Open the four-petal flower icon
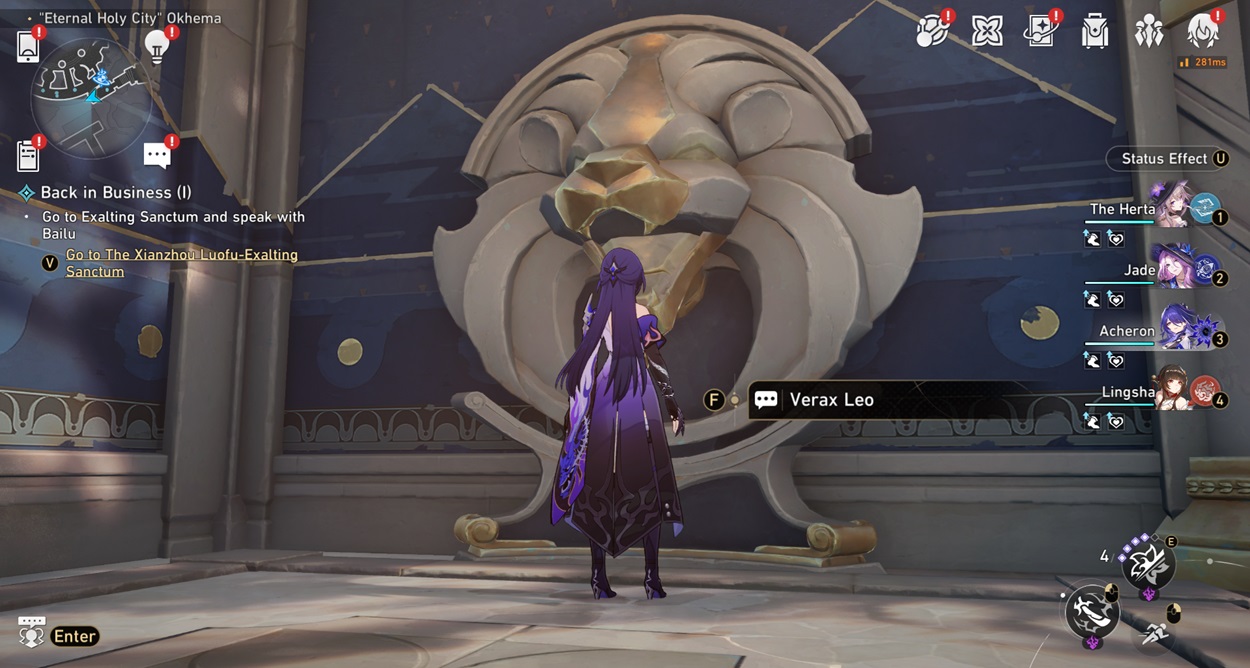Viewport: 1250px width, 668px height. [x=987, y=32]
